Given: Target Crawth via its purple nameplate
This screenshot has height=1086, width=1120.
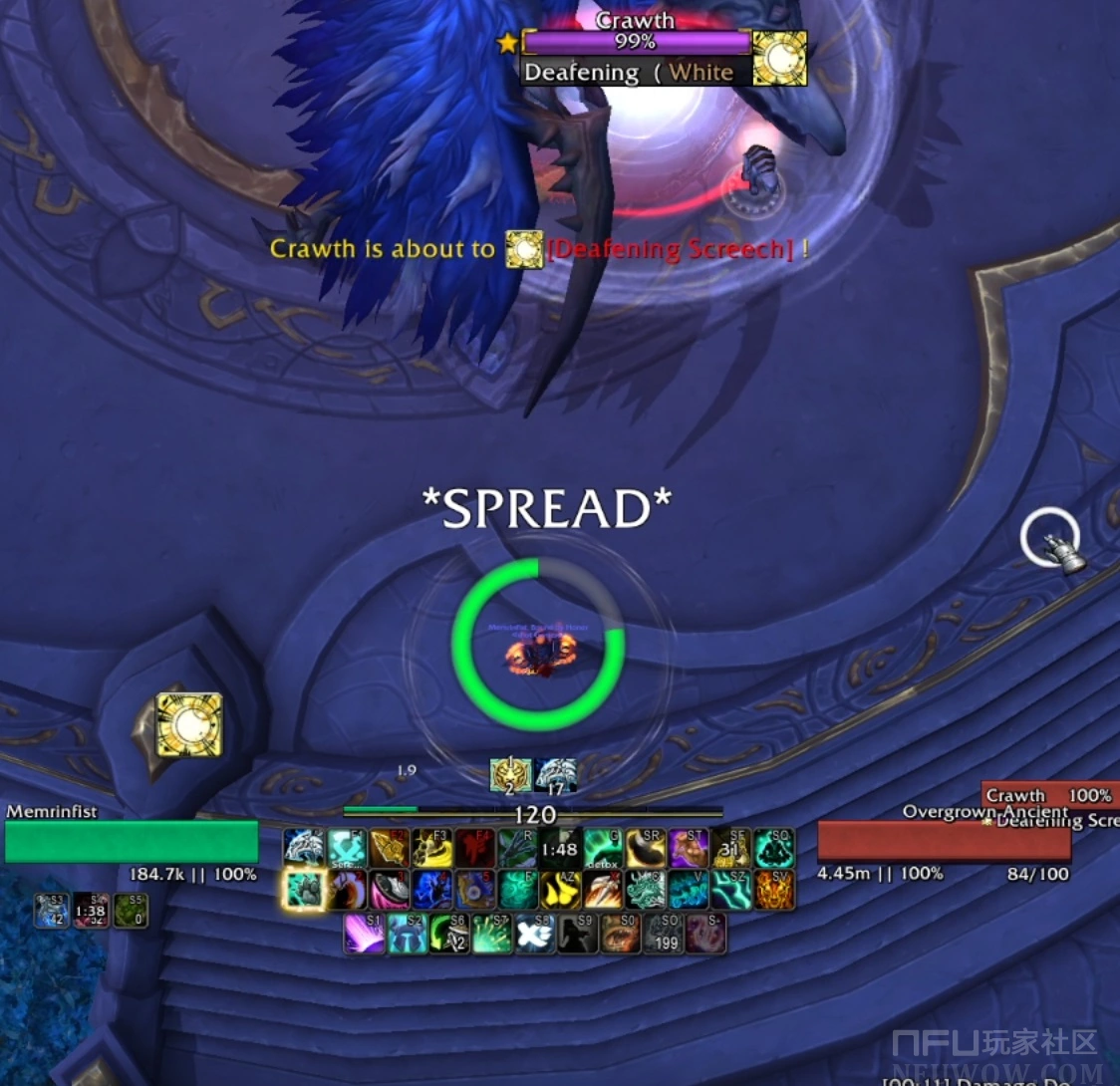Looking at the screenshot, I should click(x=636, y=42).
